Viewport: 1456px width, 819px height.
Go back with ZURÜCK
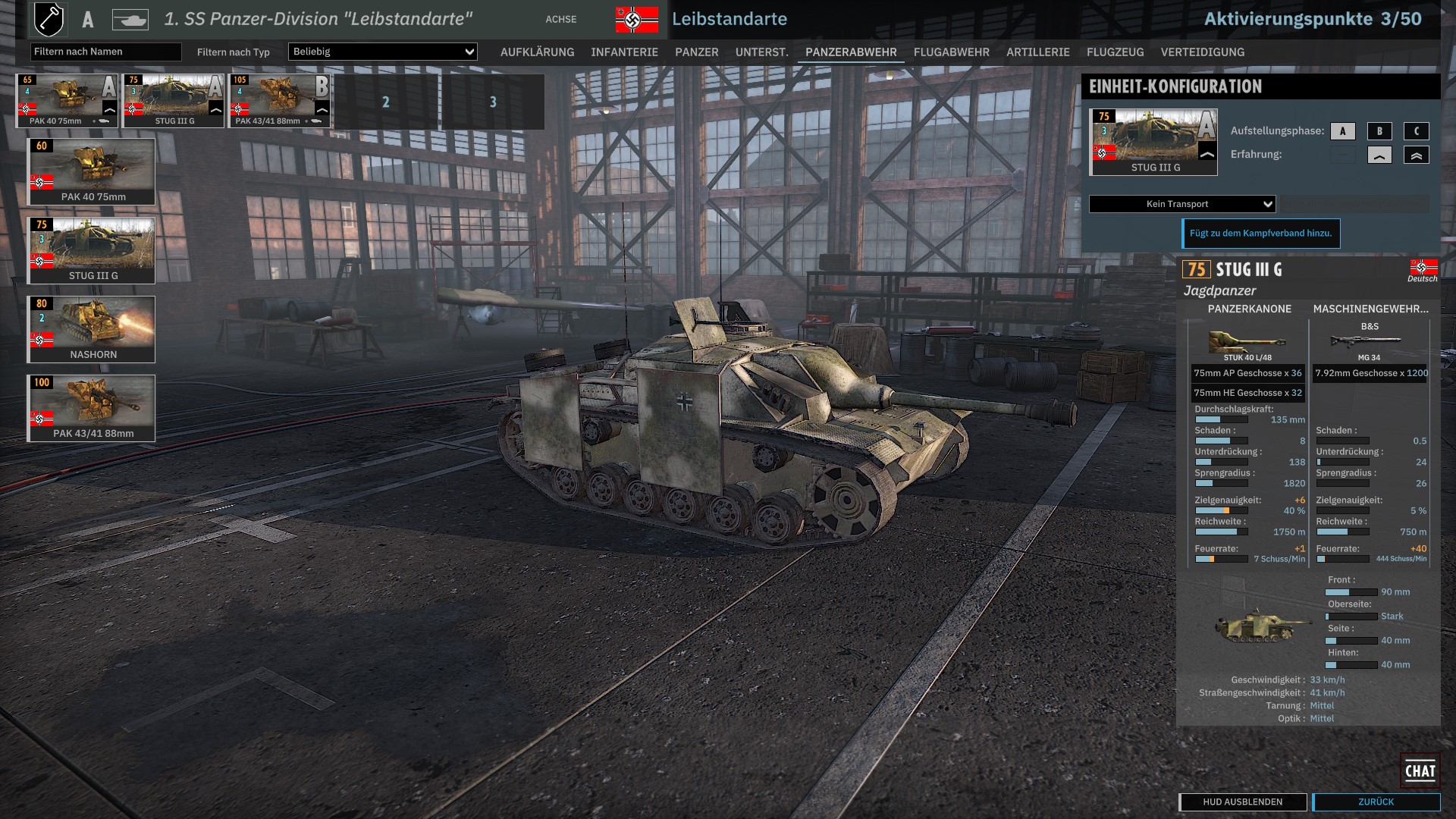[x=1376, y=802]
